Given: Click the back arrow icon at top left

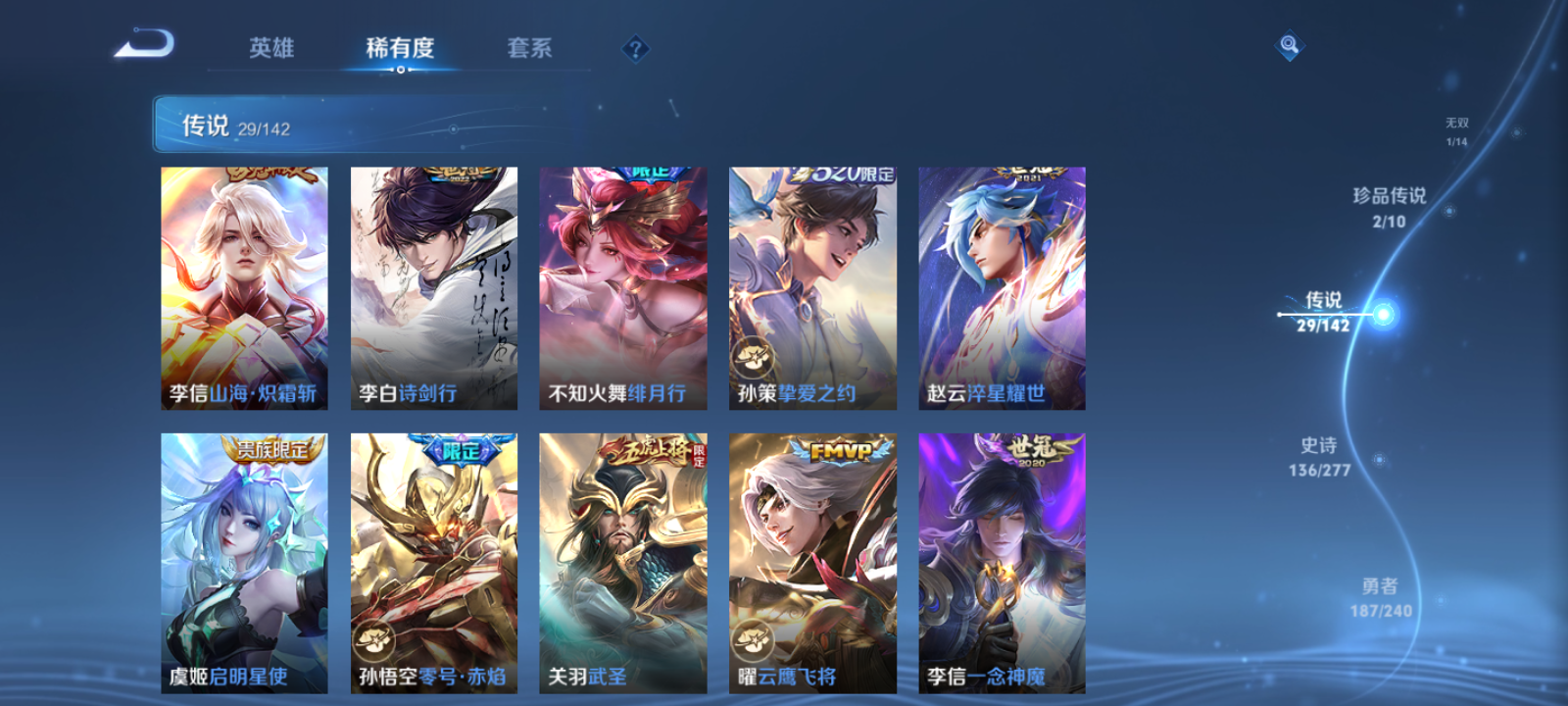Looking at the screenshot, I should 145,43.
